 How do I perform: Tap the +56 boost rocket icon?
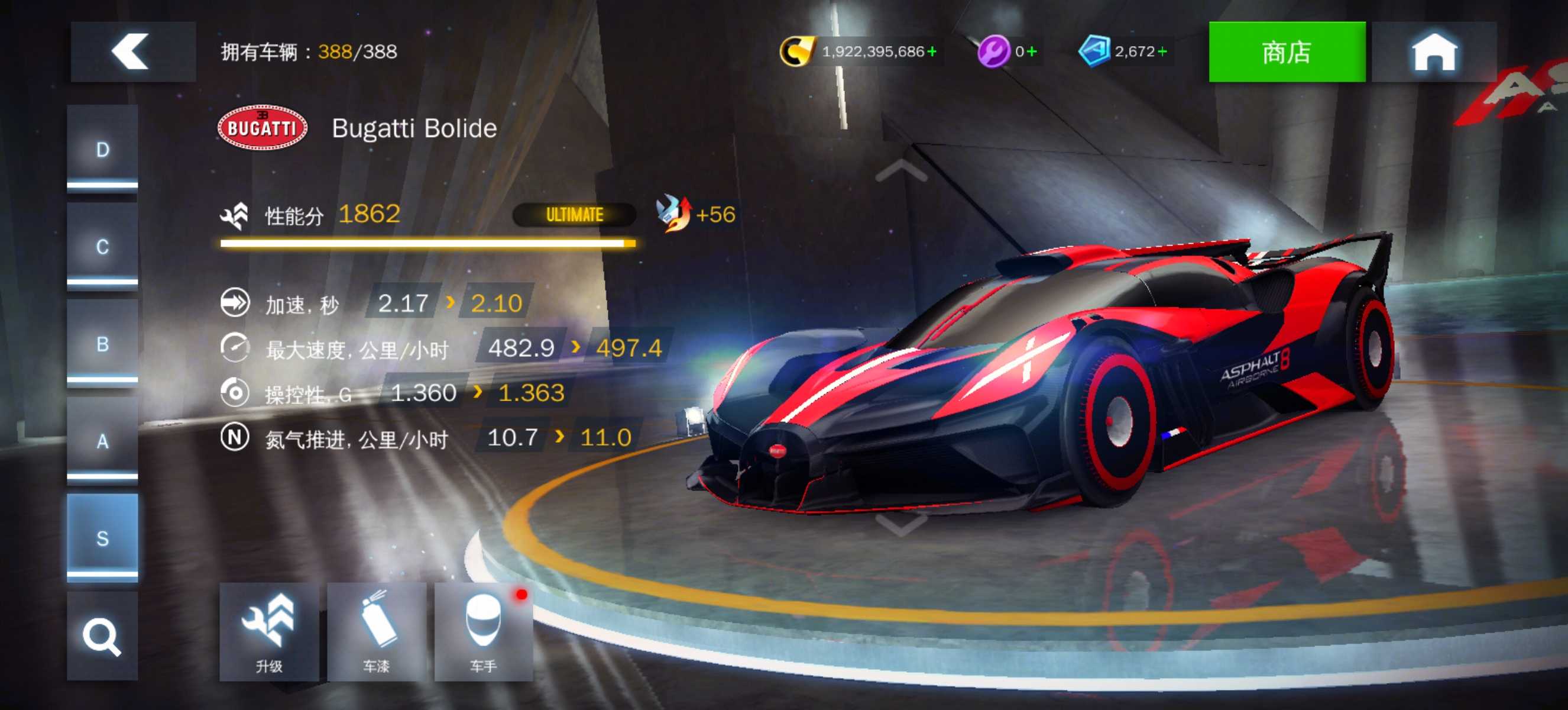tap(674, 214)
